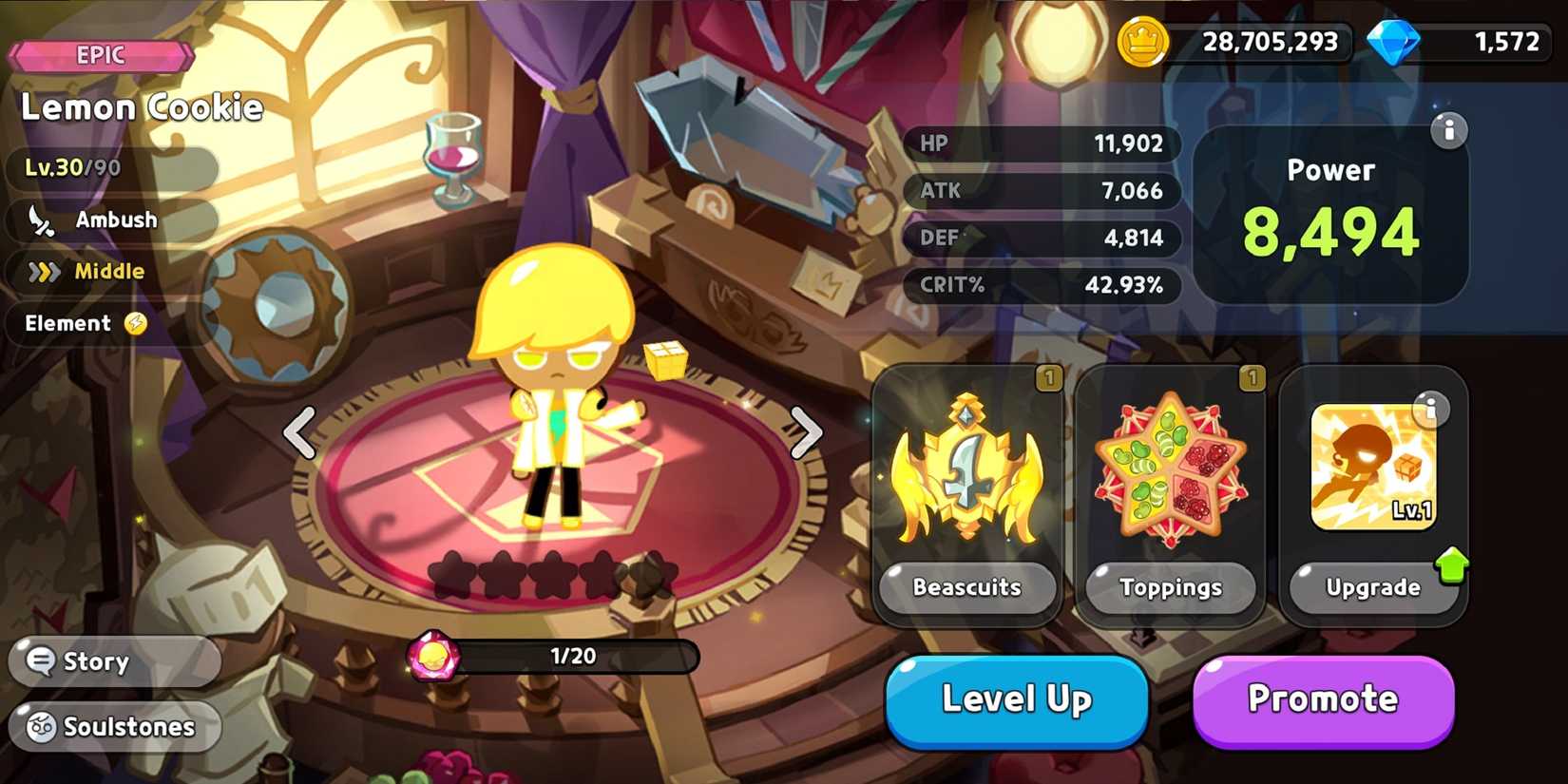
Task: Expand details with the right cookie arrow
Action: tap(807, 433)
